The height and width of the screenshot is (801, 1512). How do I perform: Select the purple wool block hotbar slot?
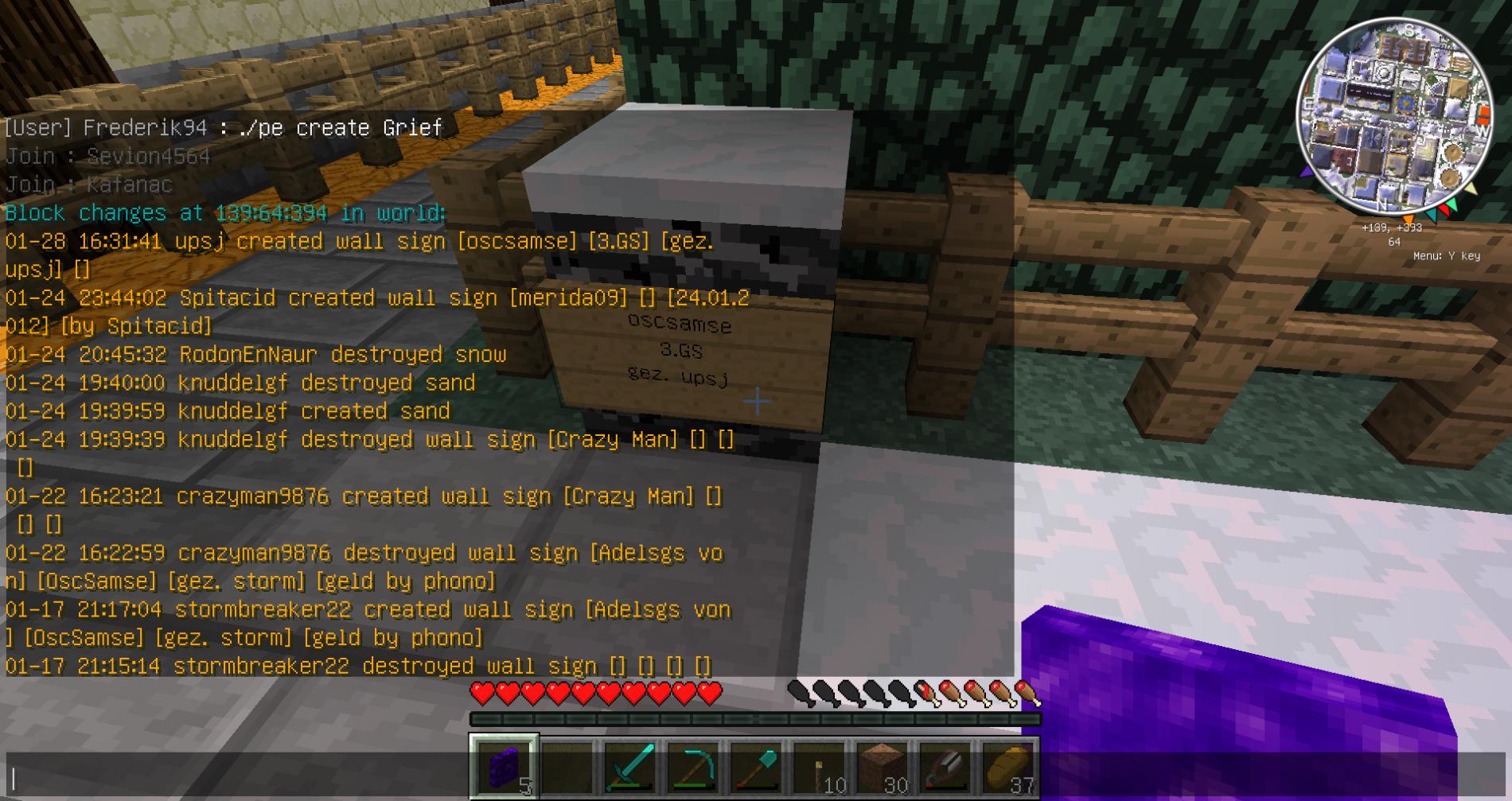[x=504, y=768]
